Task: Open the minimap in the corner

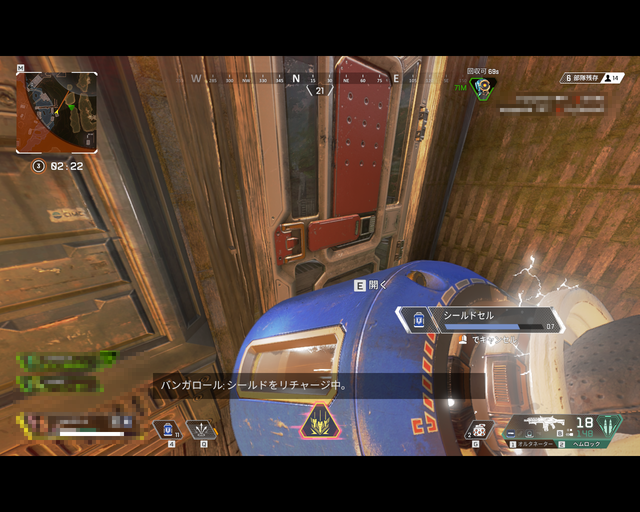Action: click(x=56, y=111)
